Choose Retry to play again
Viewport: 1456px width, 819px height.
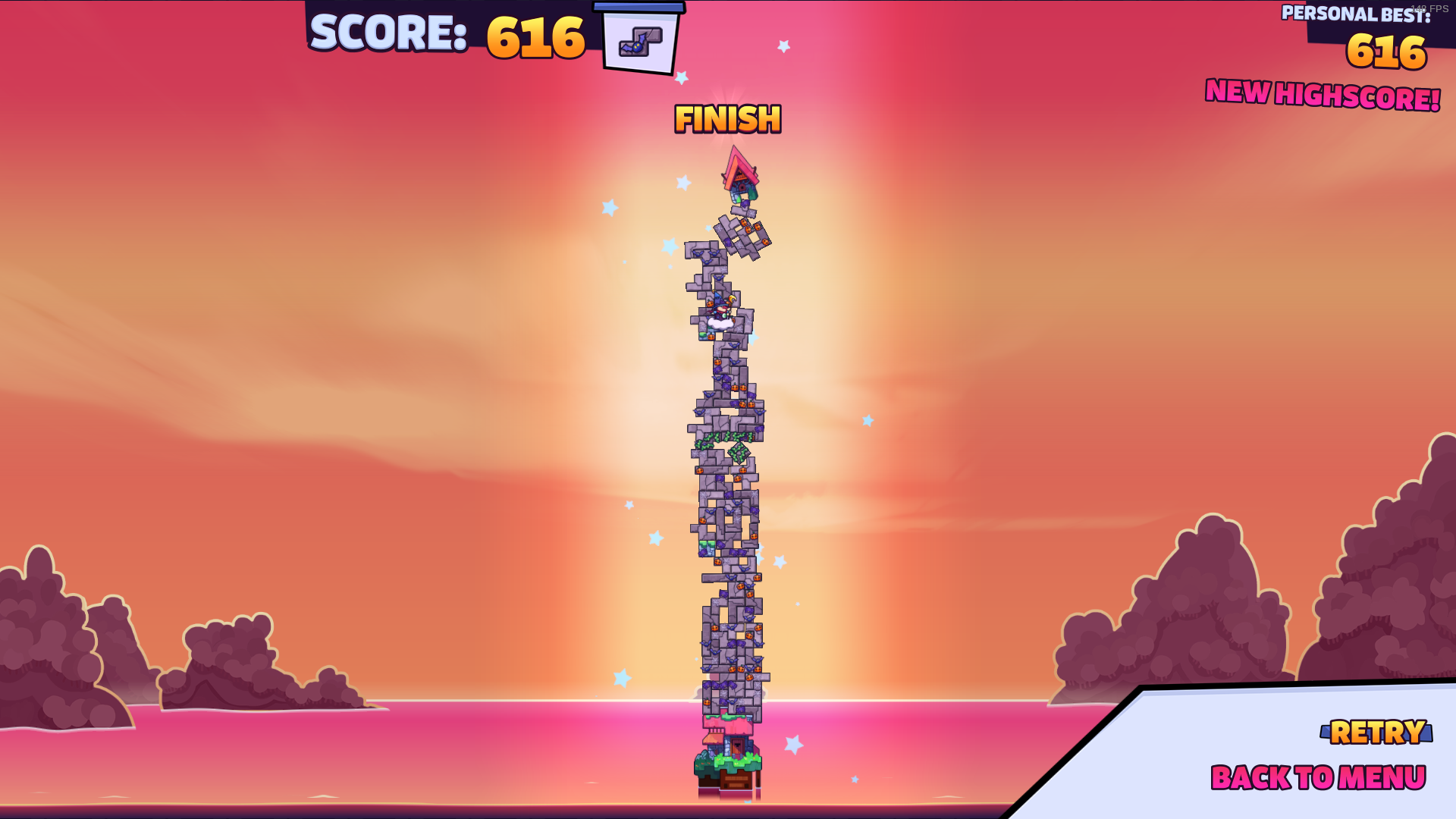point(1377,733)
